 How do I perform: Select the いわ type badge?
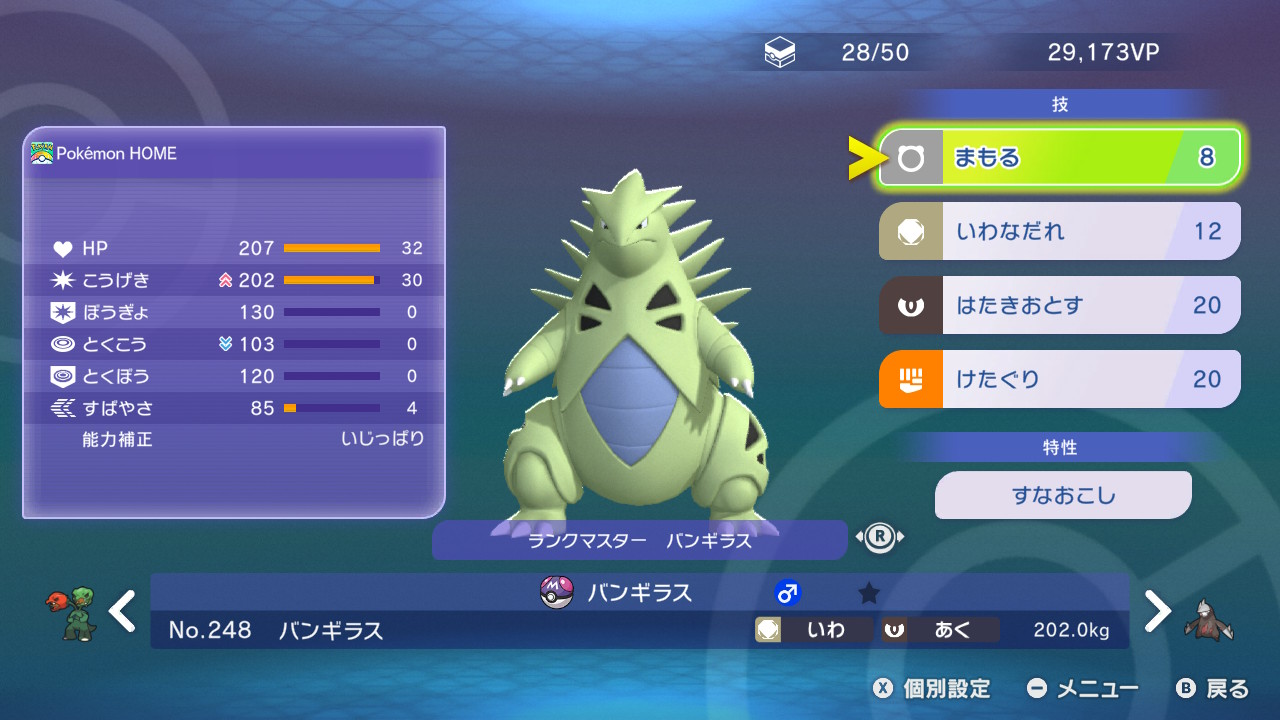point(812,630)
